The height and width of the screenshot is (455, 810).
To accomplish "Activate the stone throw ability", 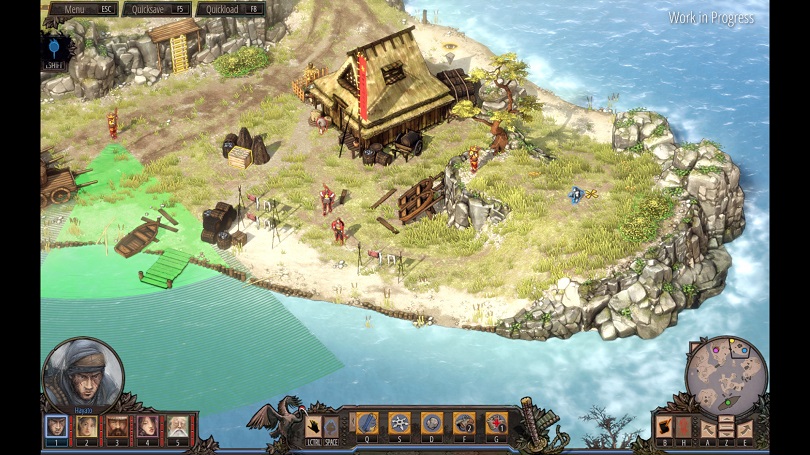I will pos(431,422).
